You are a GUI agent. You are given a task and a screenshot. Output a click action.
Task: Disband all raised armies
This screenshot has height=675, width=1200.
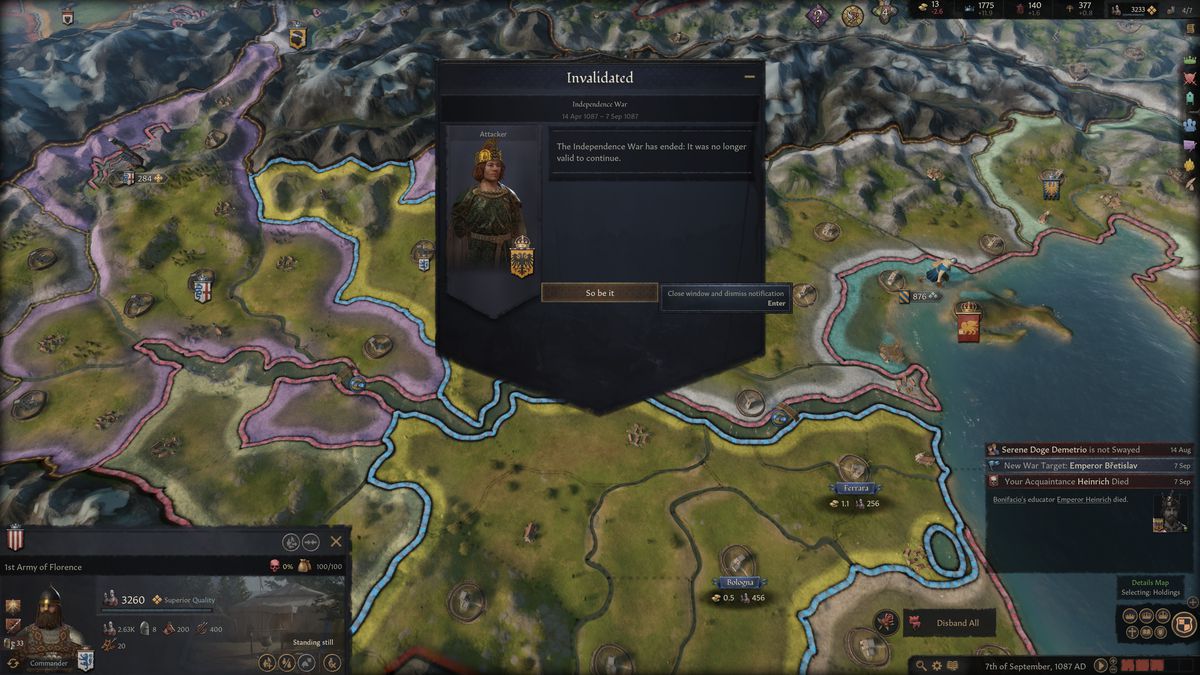point(949,623)
